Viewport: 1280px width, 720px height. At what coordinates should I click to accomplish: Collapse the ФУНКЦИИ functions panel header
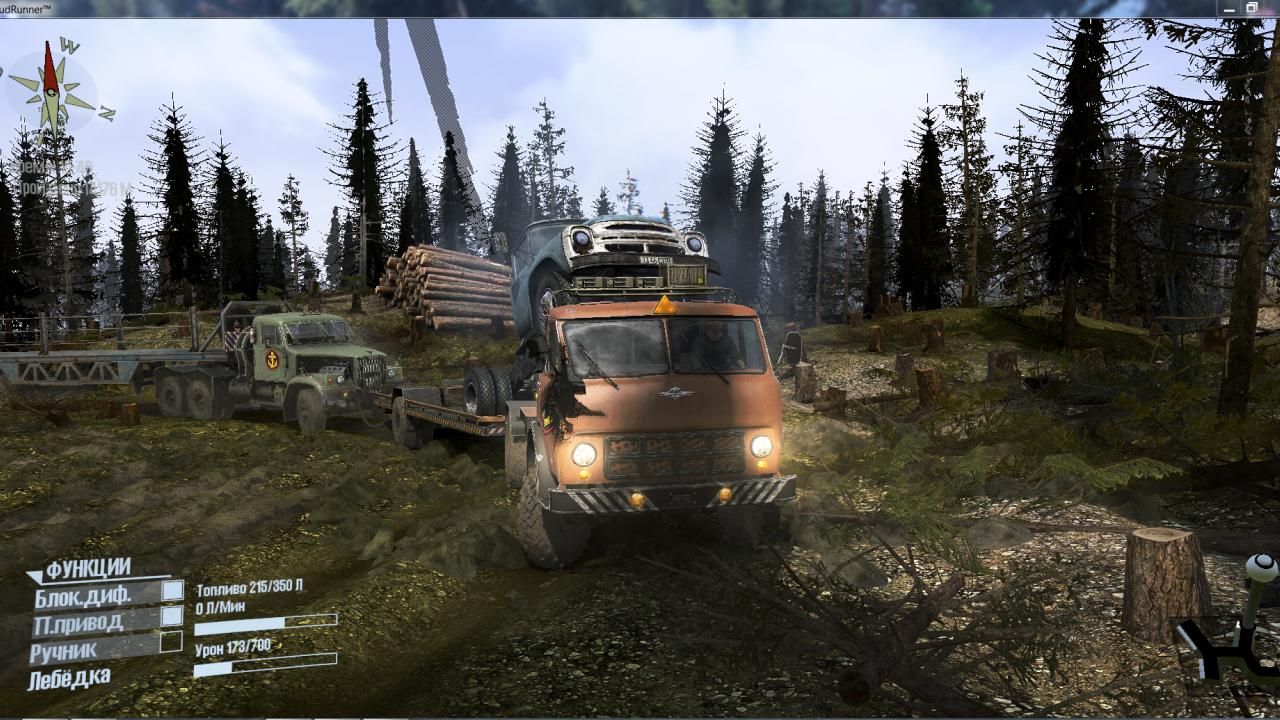(80, 569)
